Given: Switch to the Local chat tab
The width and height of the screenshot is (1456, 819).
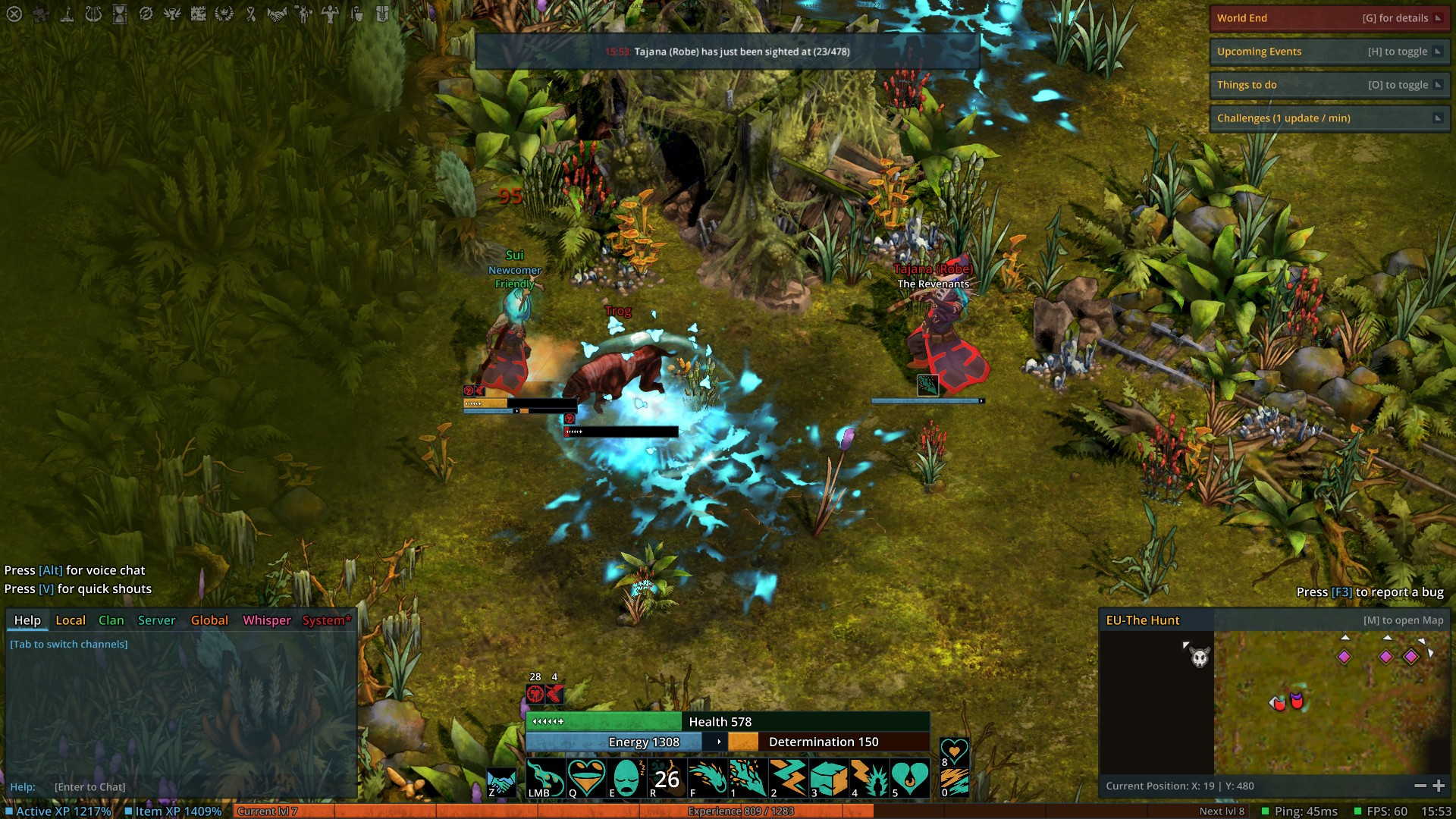Looking at the screenshot, I should click(71, 620).
